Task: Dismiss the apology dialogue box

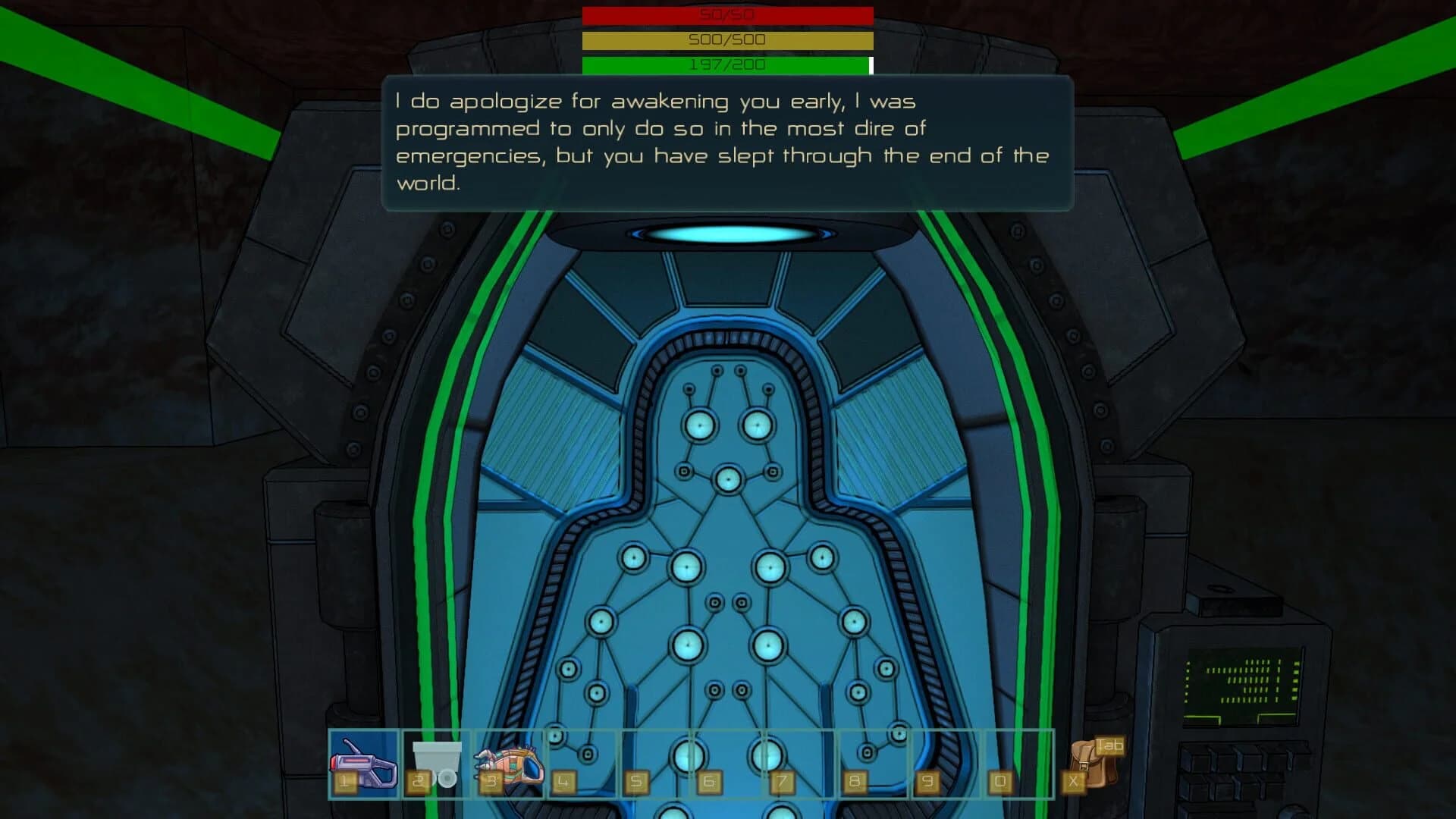Action: pyautogui.click(x=728, y=141)
